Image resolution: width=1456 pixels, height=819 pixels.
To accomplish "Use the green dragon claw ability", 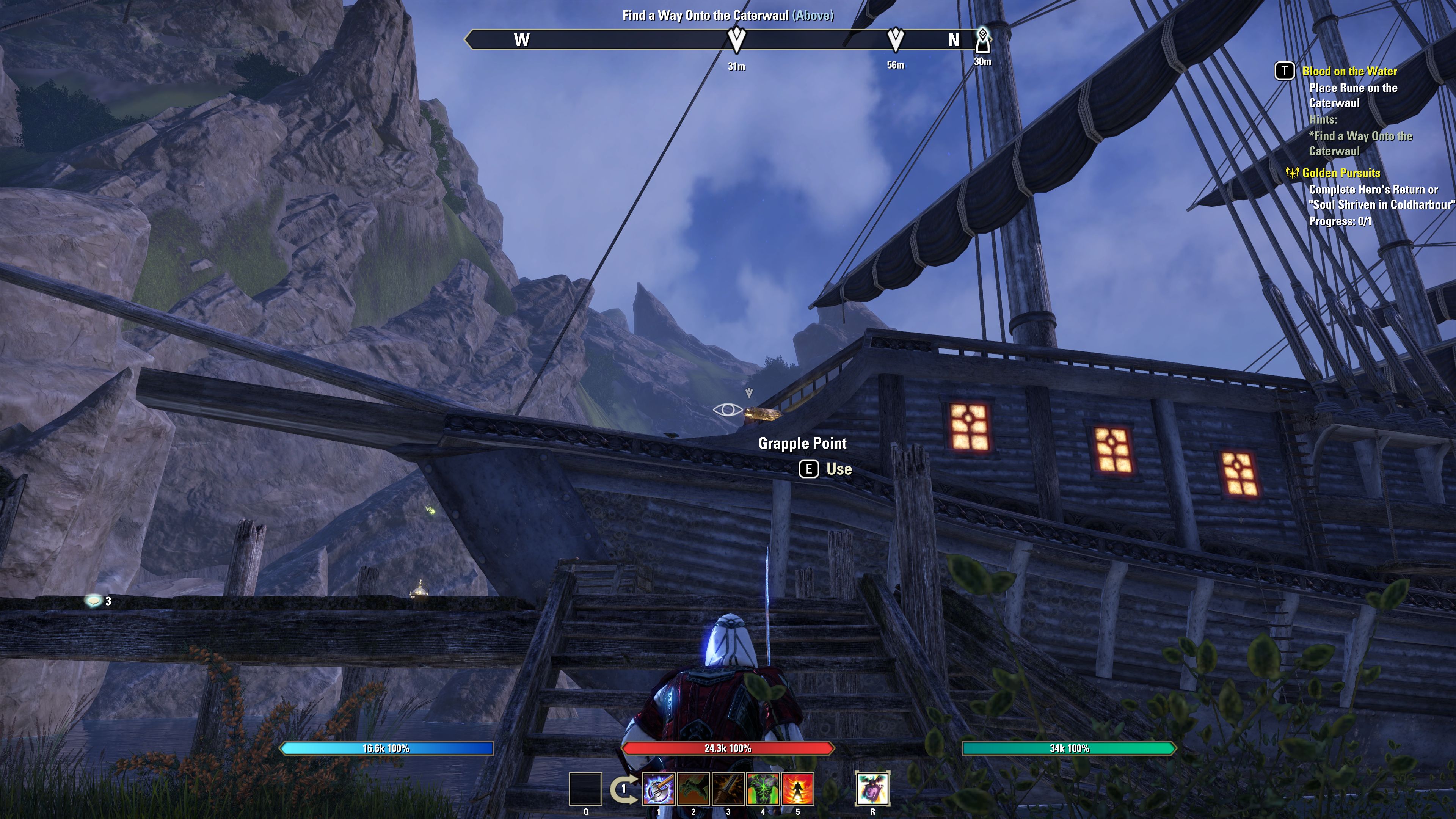I will point(693,789).
